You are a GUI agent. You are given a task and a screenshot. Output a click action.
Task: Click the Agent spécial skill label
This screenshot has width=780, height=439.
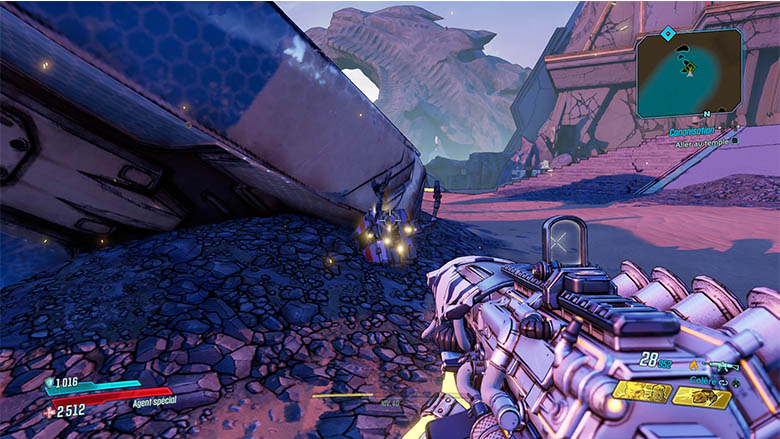[153, 403]
